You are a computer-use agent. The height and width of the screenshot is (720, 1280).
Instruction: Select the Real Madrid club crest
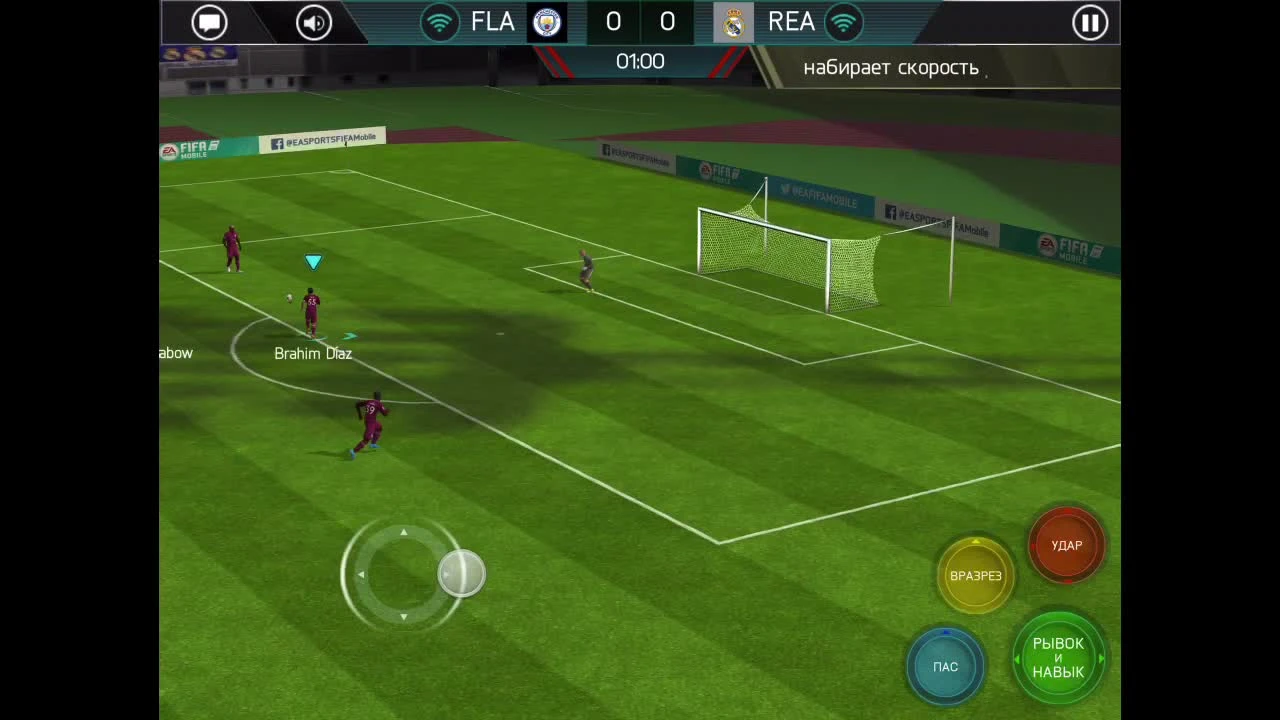(x=733, y=22)
